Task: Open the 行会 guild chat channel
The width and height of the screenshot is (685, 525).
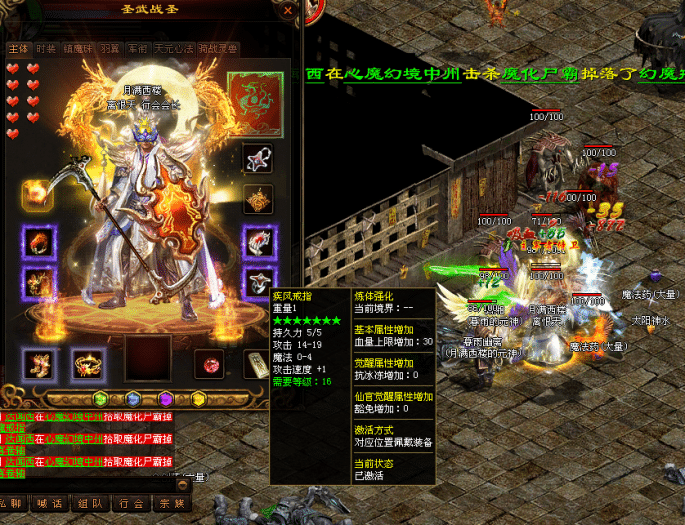Action: point(133,503)
